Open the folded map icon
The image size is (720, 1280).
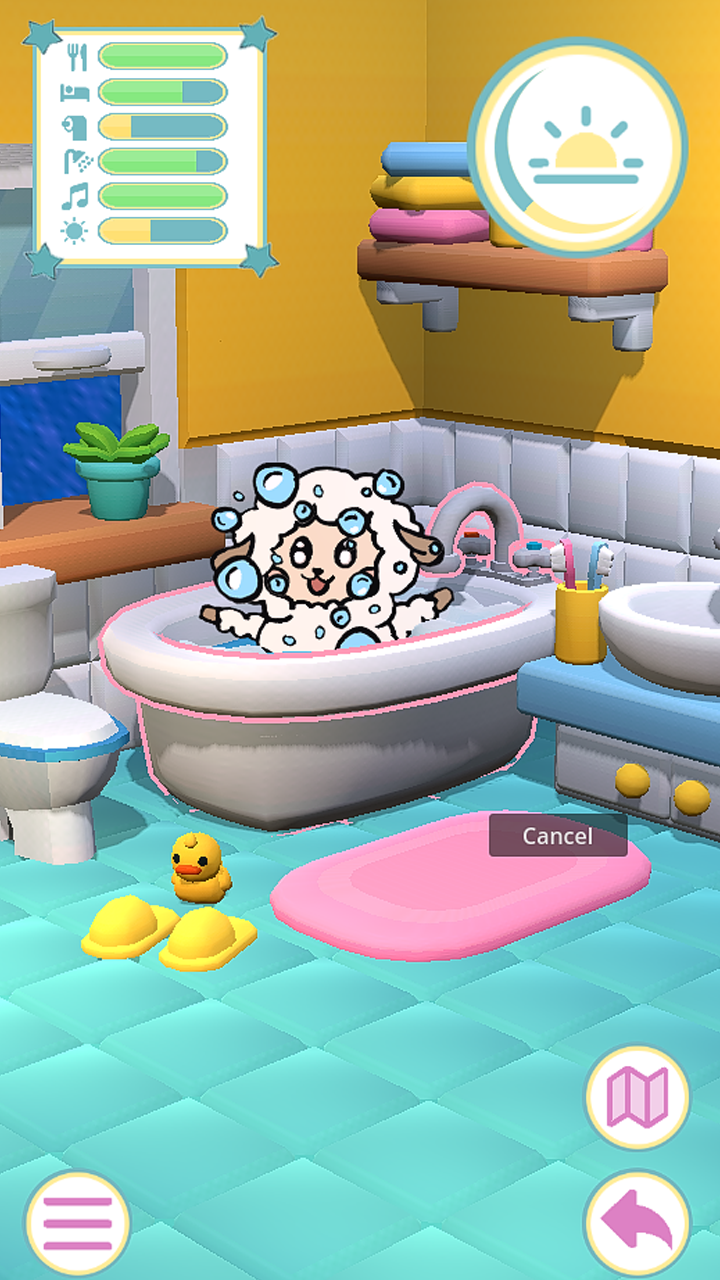coord(638,1097)
